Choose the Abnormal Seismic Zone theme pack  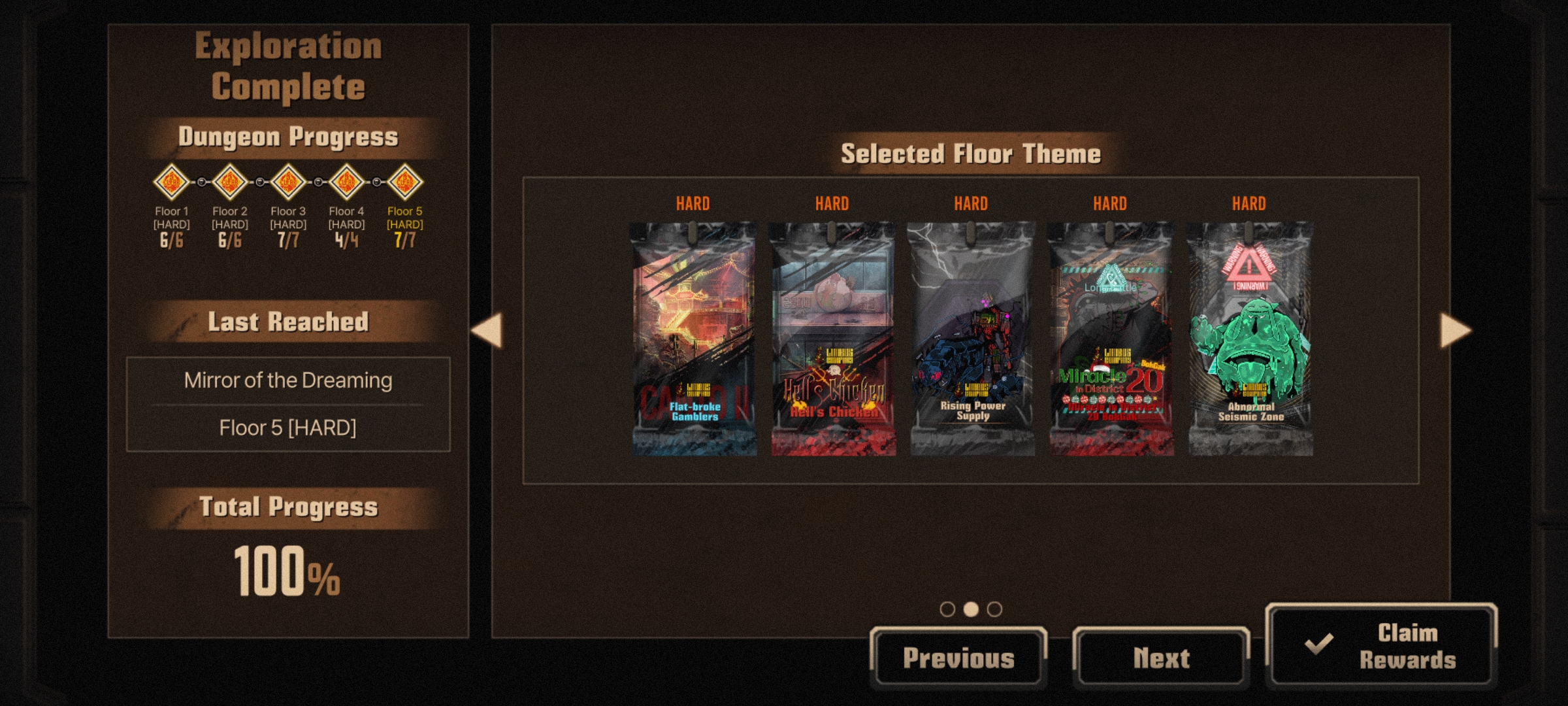click(1250, 339)
